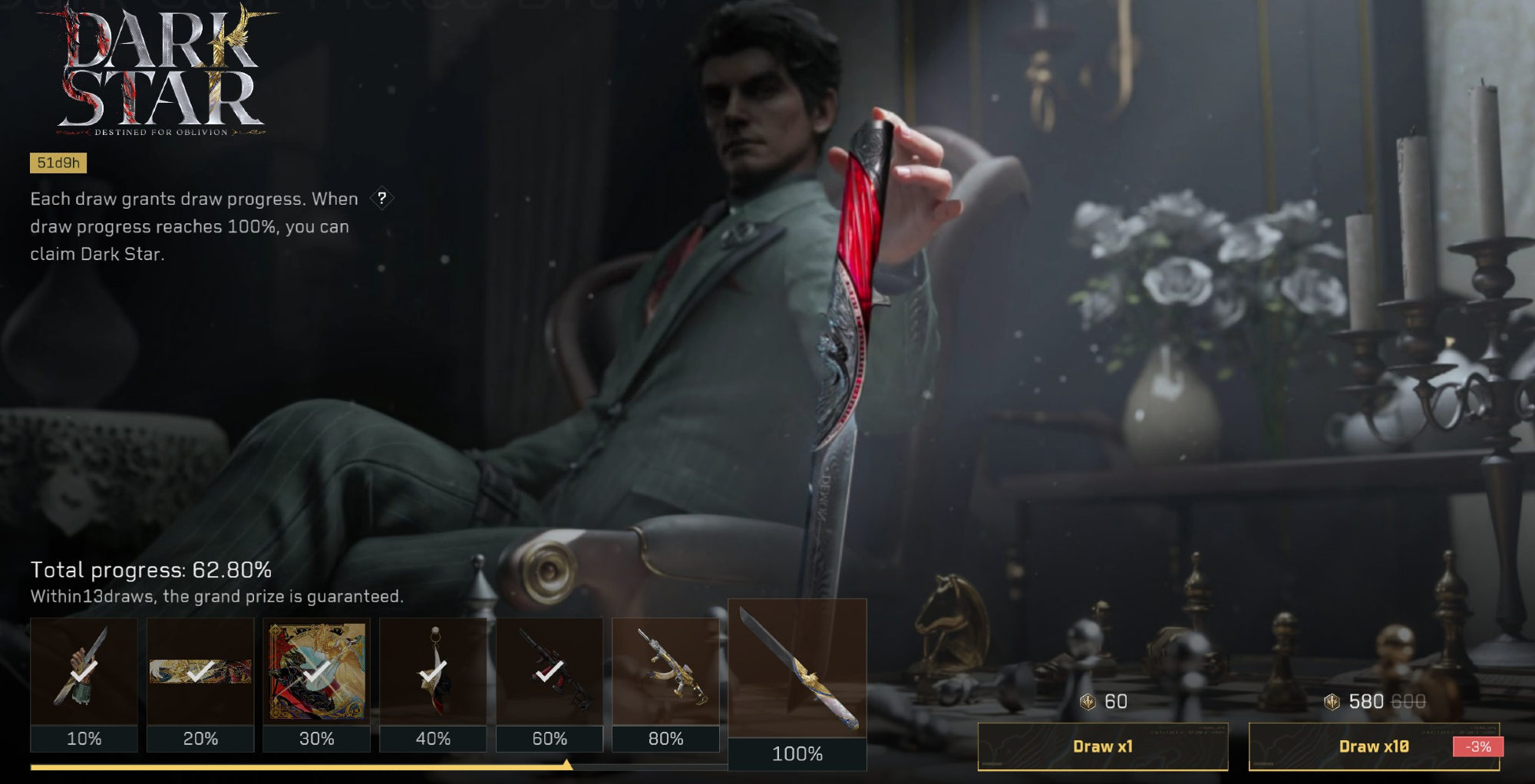Select the 10% knife reward tile
Screen dimensions: 1535x784
pos(84,673)
